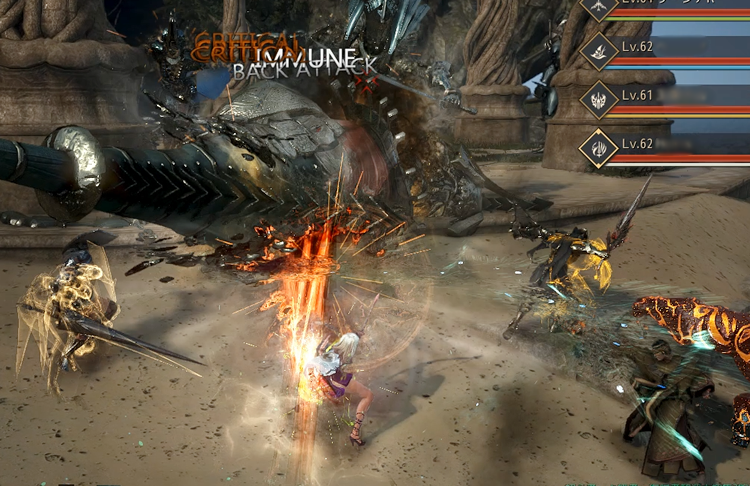Click the winged bird class icon in party list
Image resolution: width=750 pixels, height=486 pixels.
(600, 8)
